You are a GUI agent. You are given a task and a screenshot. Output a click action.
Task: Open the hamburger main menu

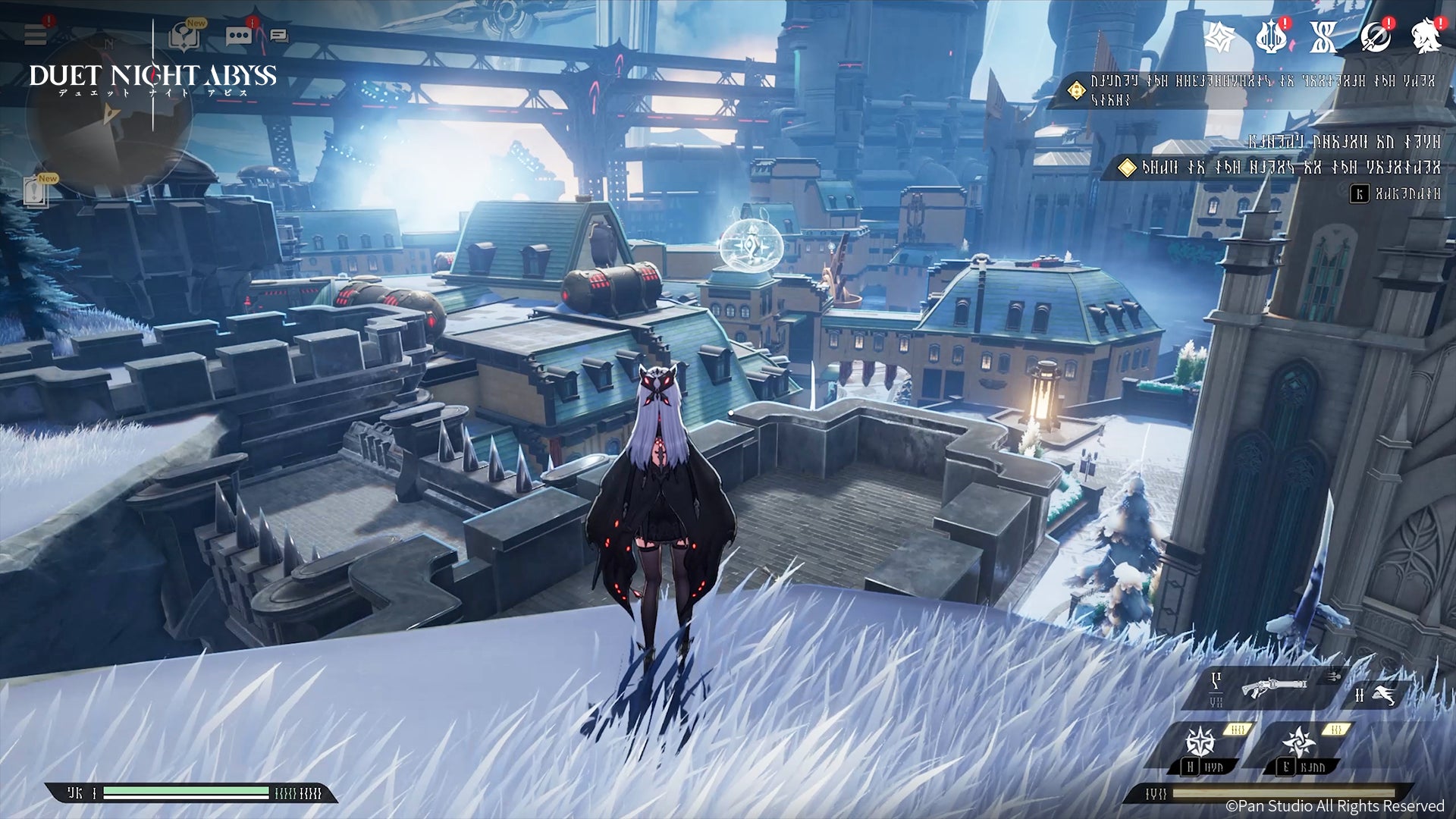click(x=36, y=34)
